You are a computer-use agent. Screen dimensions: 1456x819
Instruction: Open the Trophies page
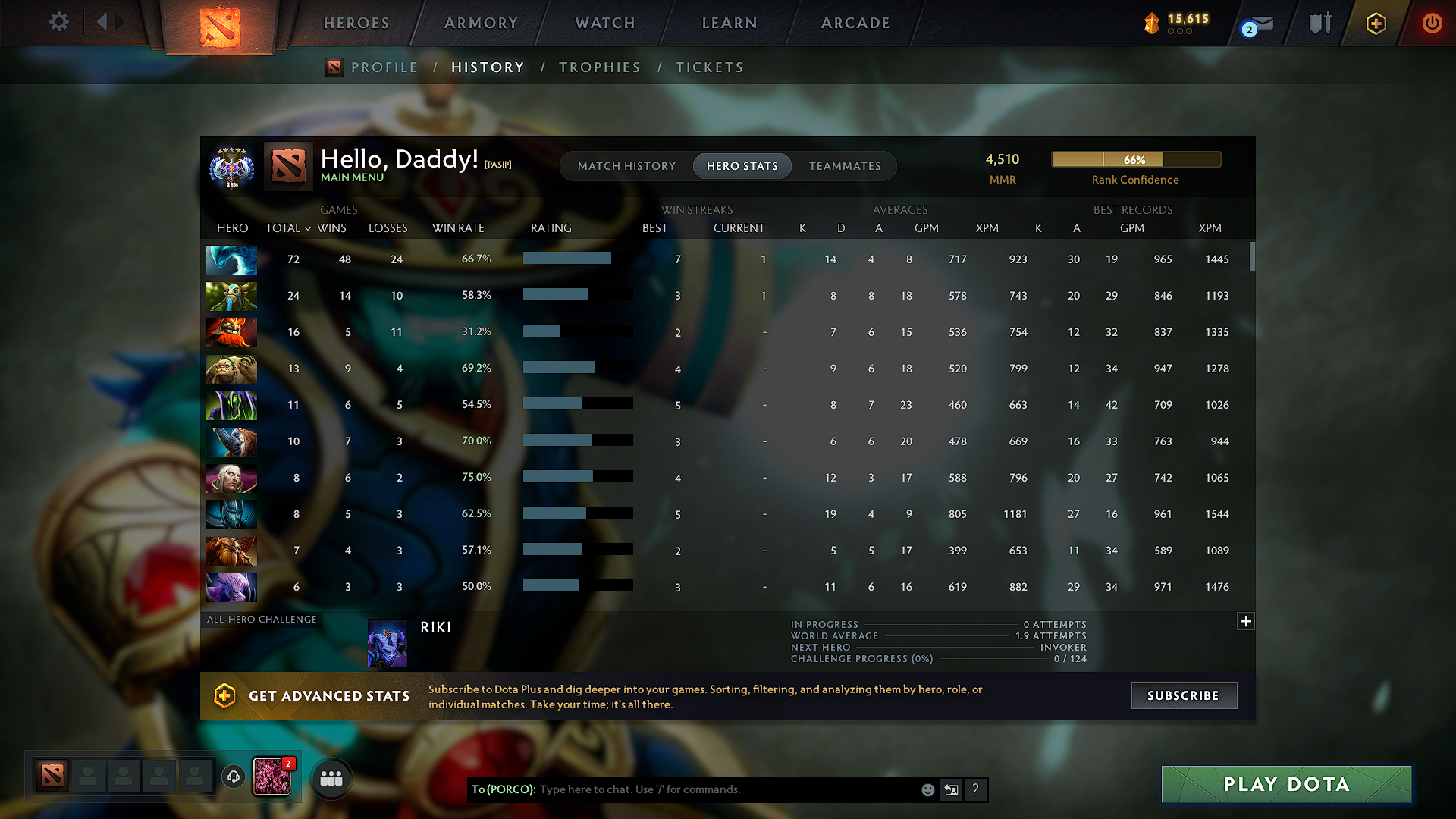point(599,67)
